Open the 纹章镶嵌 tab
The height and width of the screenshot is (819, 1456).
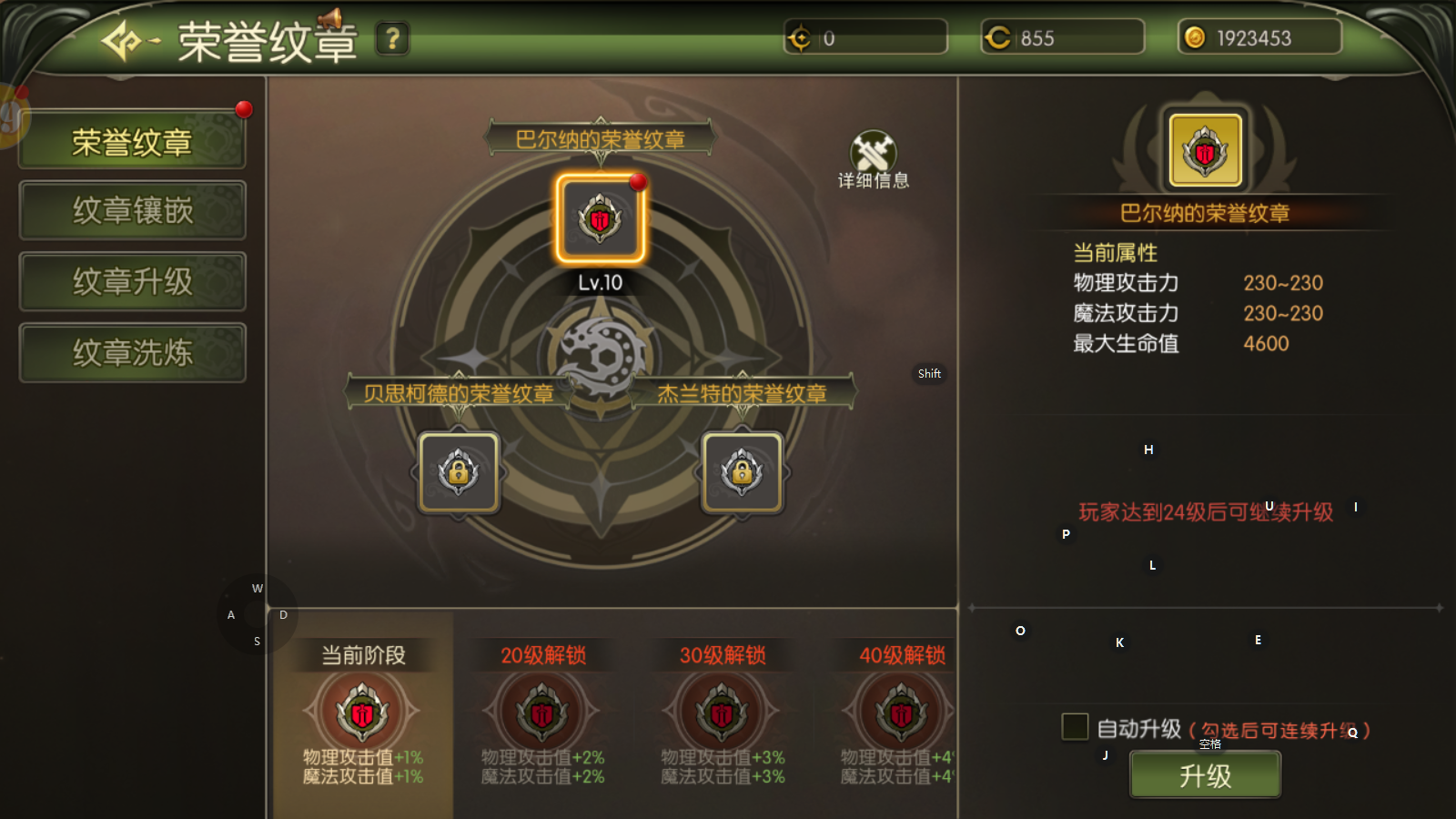pyautogui.click(x=132, y=211)
